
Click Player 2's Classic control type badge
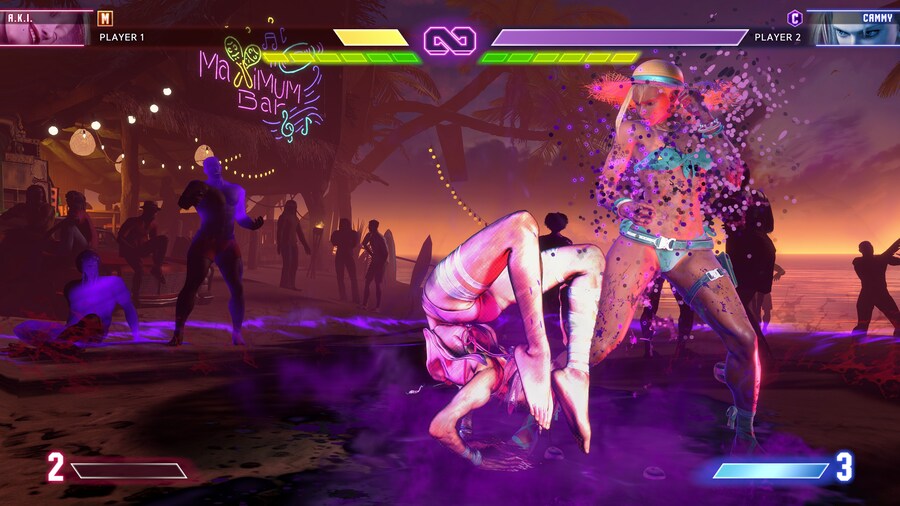(795, 17)
